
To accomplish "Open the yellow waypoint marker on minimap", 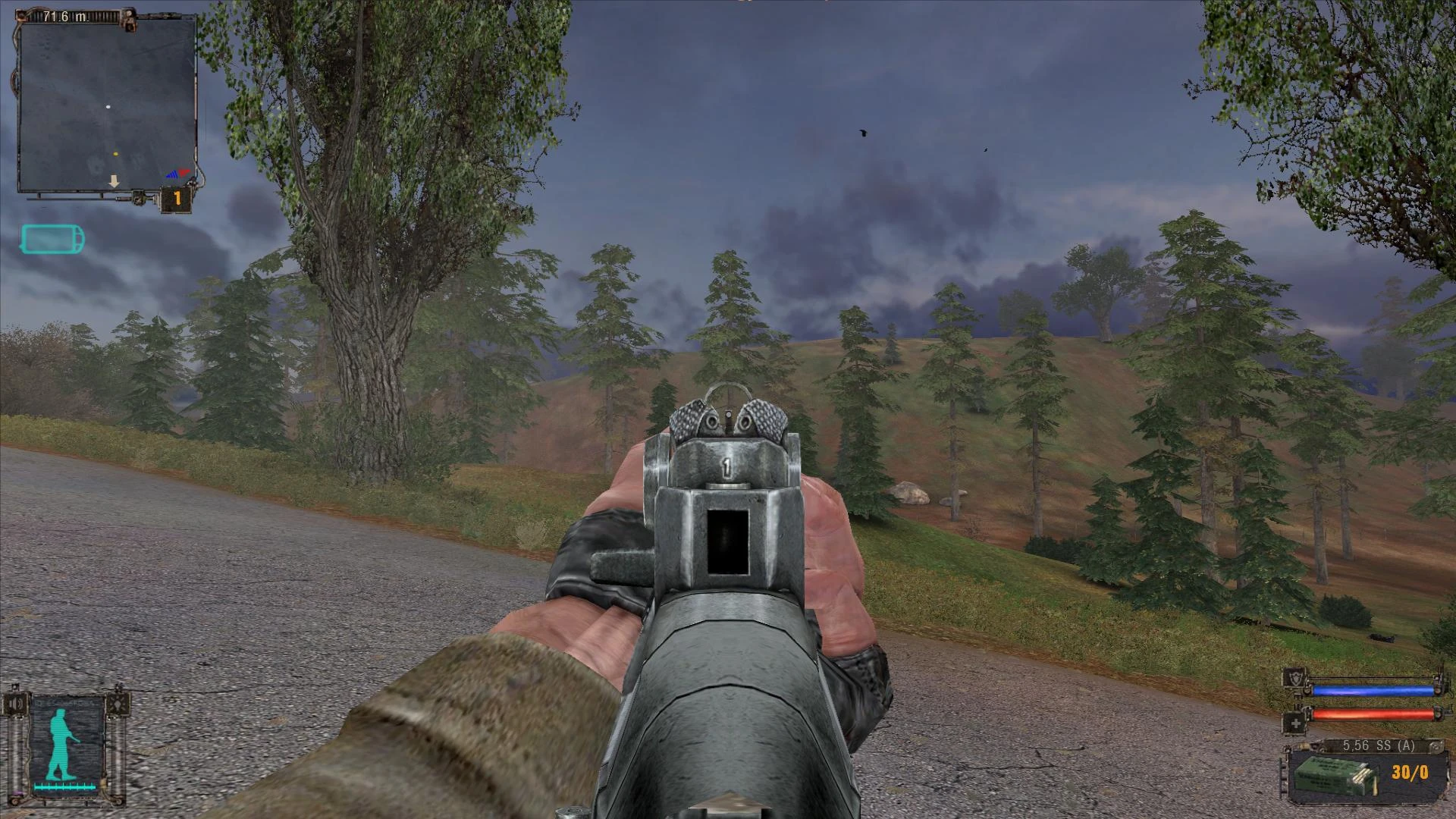I will pyautogui.click(x=115, y=154).
